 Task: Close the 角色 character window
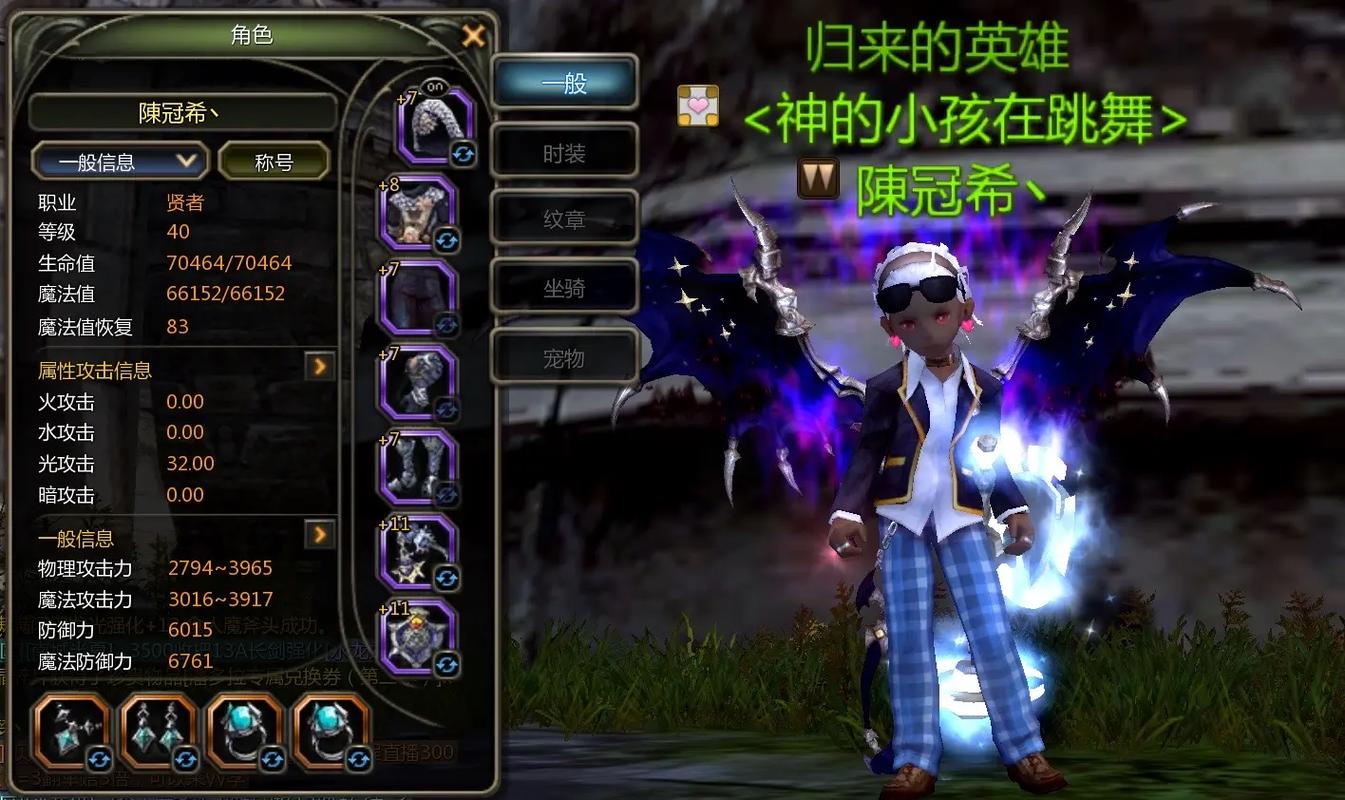(473, 37)
